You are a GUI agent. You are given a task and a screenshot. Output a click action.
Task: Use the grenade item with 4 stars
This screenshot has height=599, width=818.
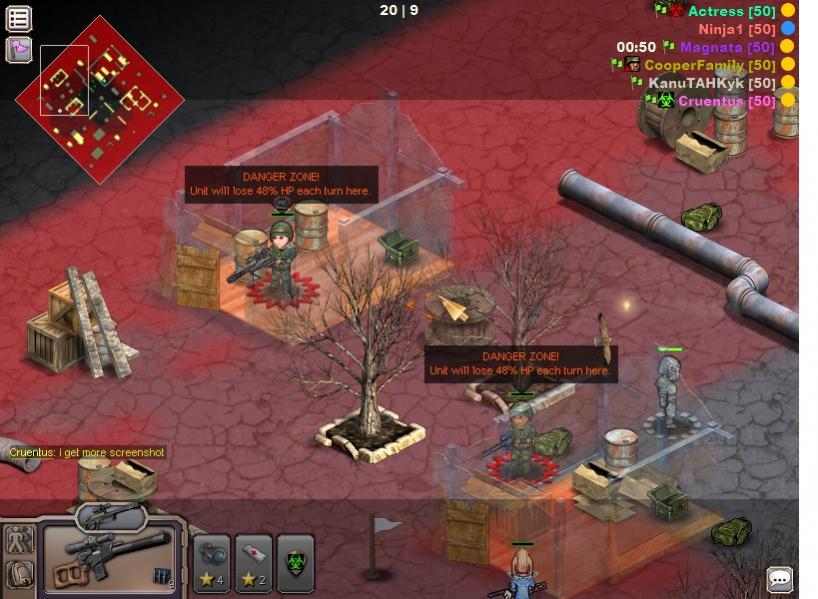point(211,563)
